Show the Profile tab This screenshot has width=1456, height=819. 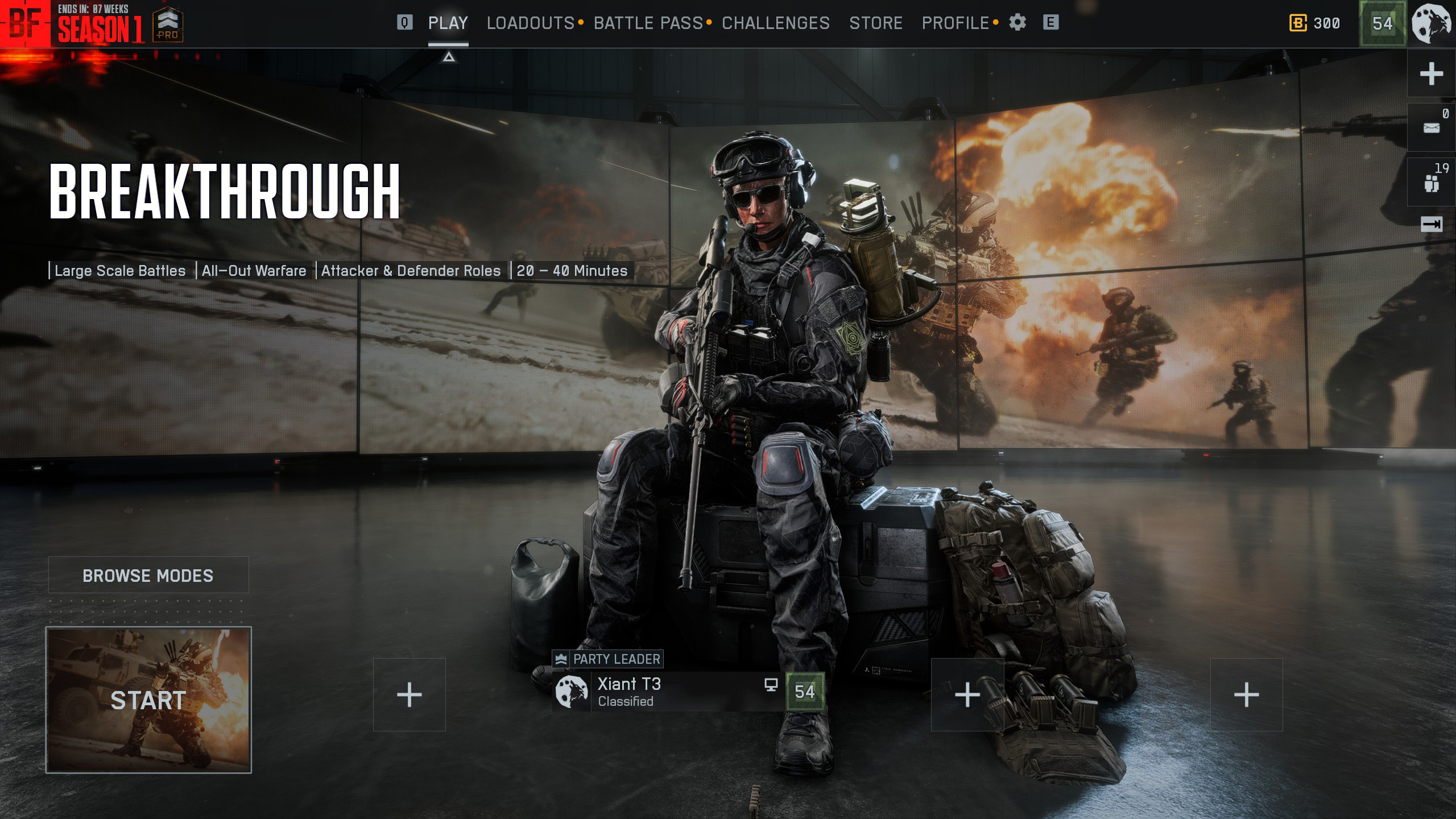point(955,23)
